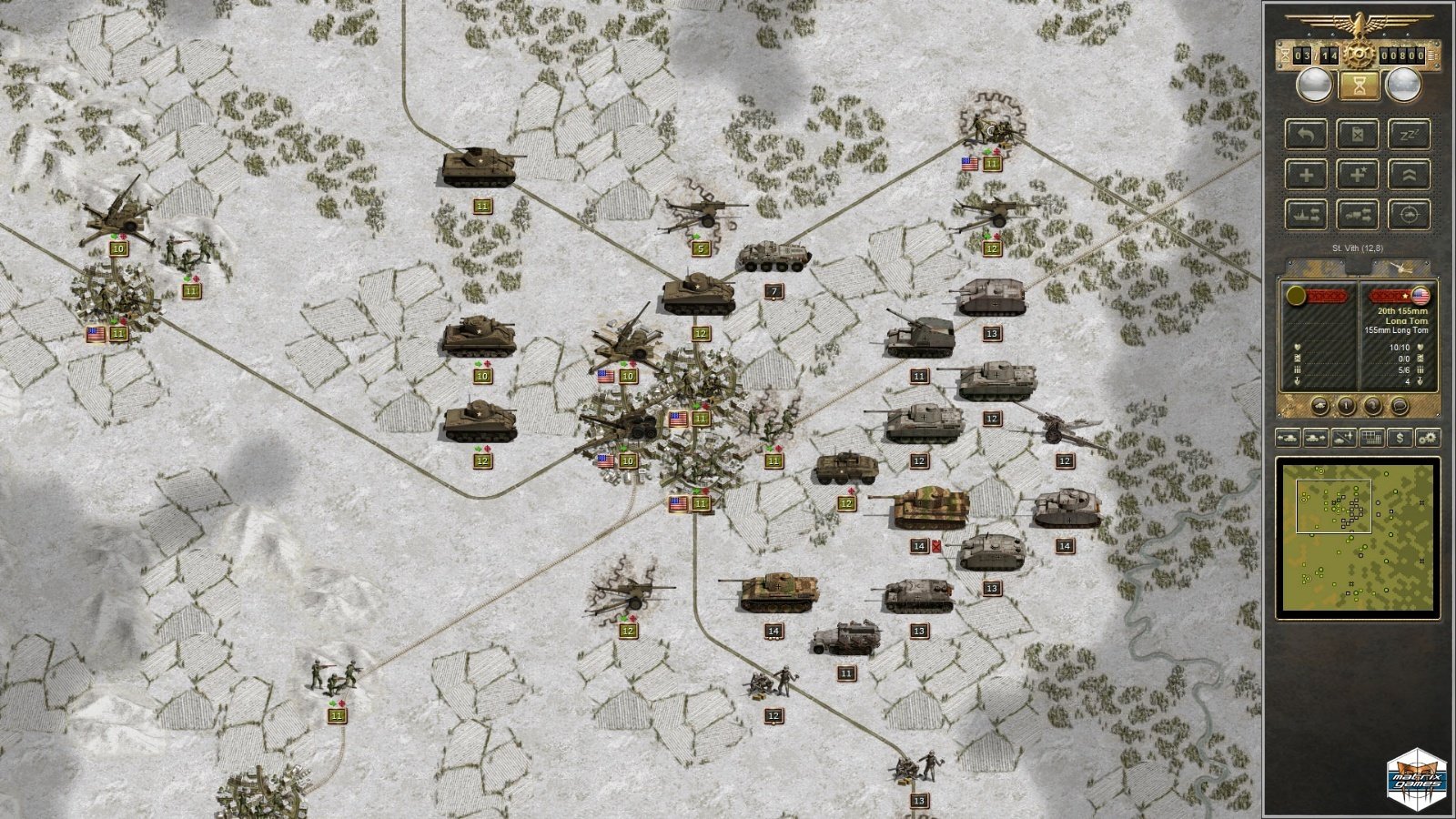Click the plus sign reinforcements button
This screenshot has width=1456, height=819.
pos(1305,175)
